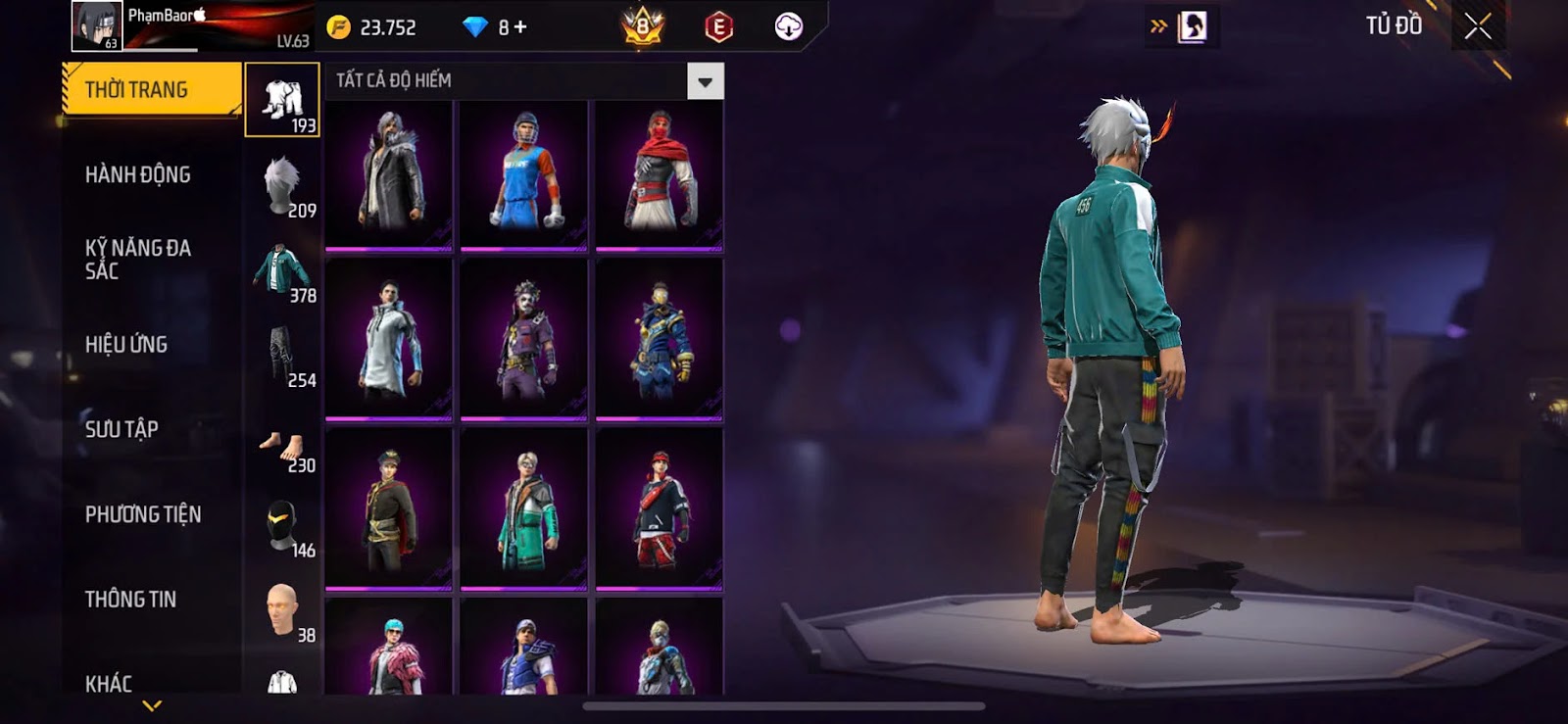Viewport: 1568px width, 724px height.
Task: Add diamonds with the plus button
Action: [520, 27]
